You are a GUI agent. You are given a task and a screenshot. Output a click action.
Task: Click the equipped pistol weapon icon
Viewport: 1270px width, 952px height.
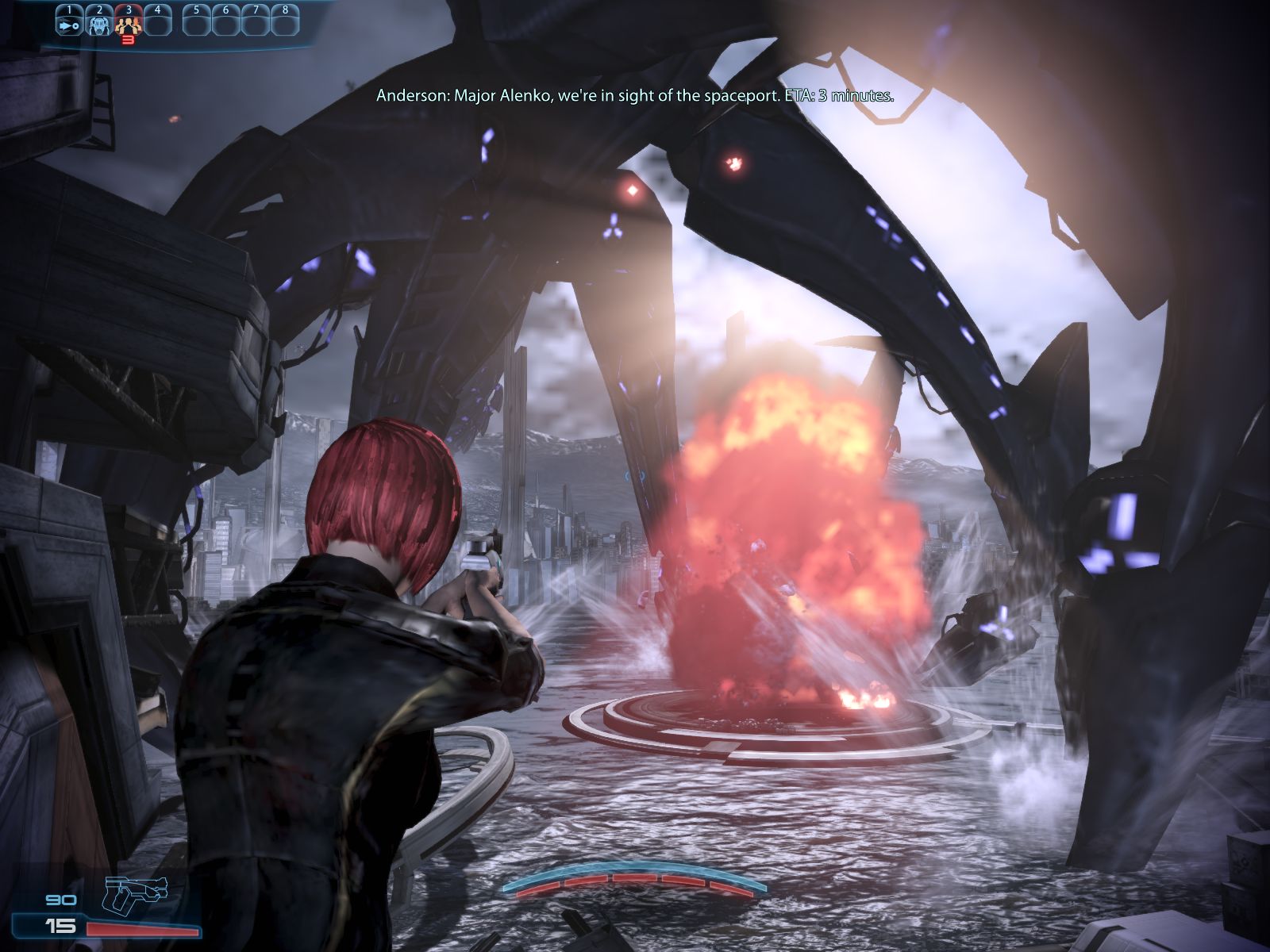point(136,894)
